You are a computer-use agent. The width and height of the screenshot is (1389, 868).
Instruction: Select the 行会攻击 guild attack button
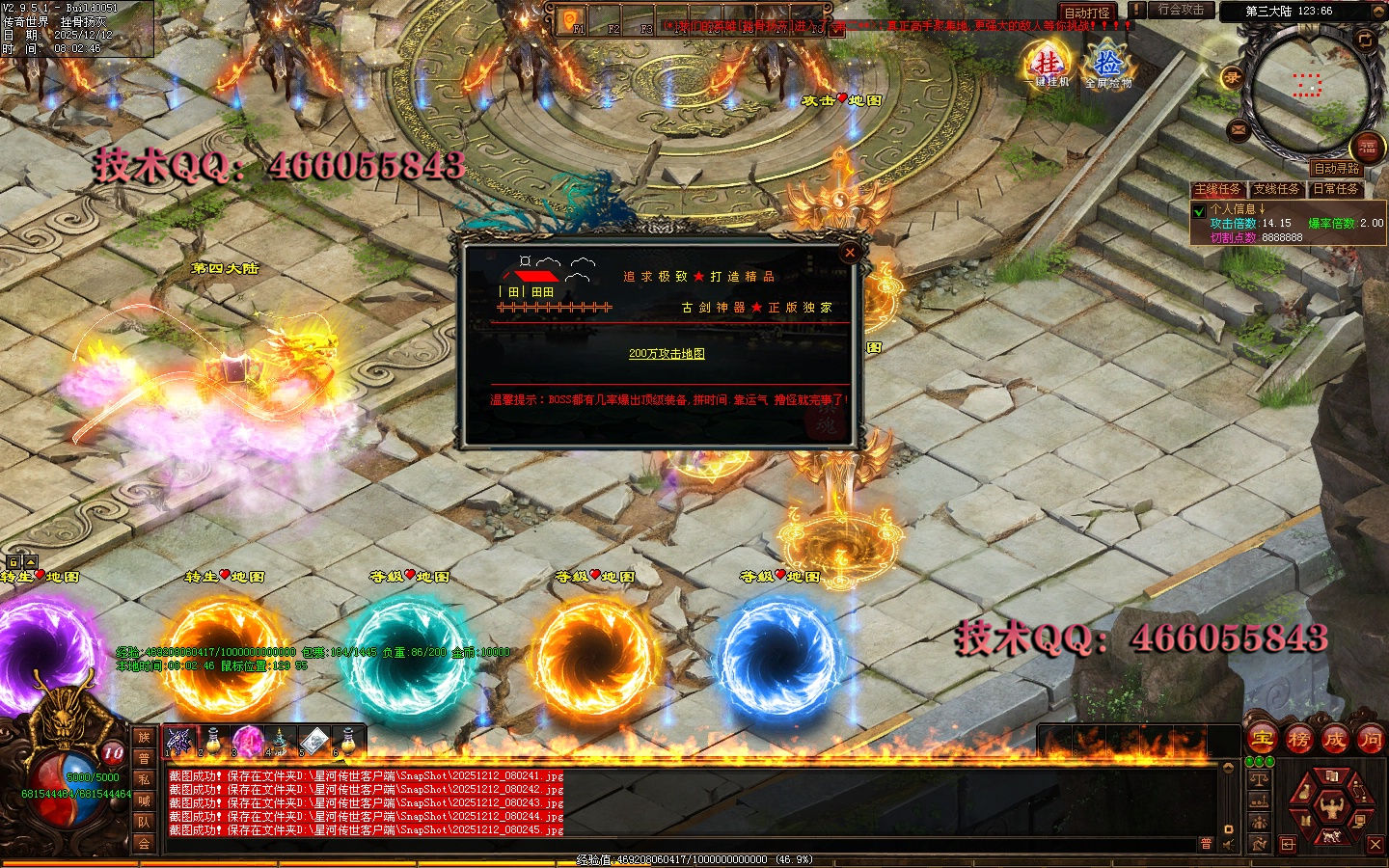pyautogui.click(x=1181, y=10)
